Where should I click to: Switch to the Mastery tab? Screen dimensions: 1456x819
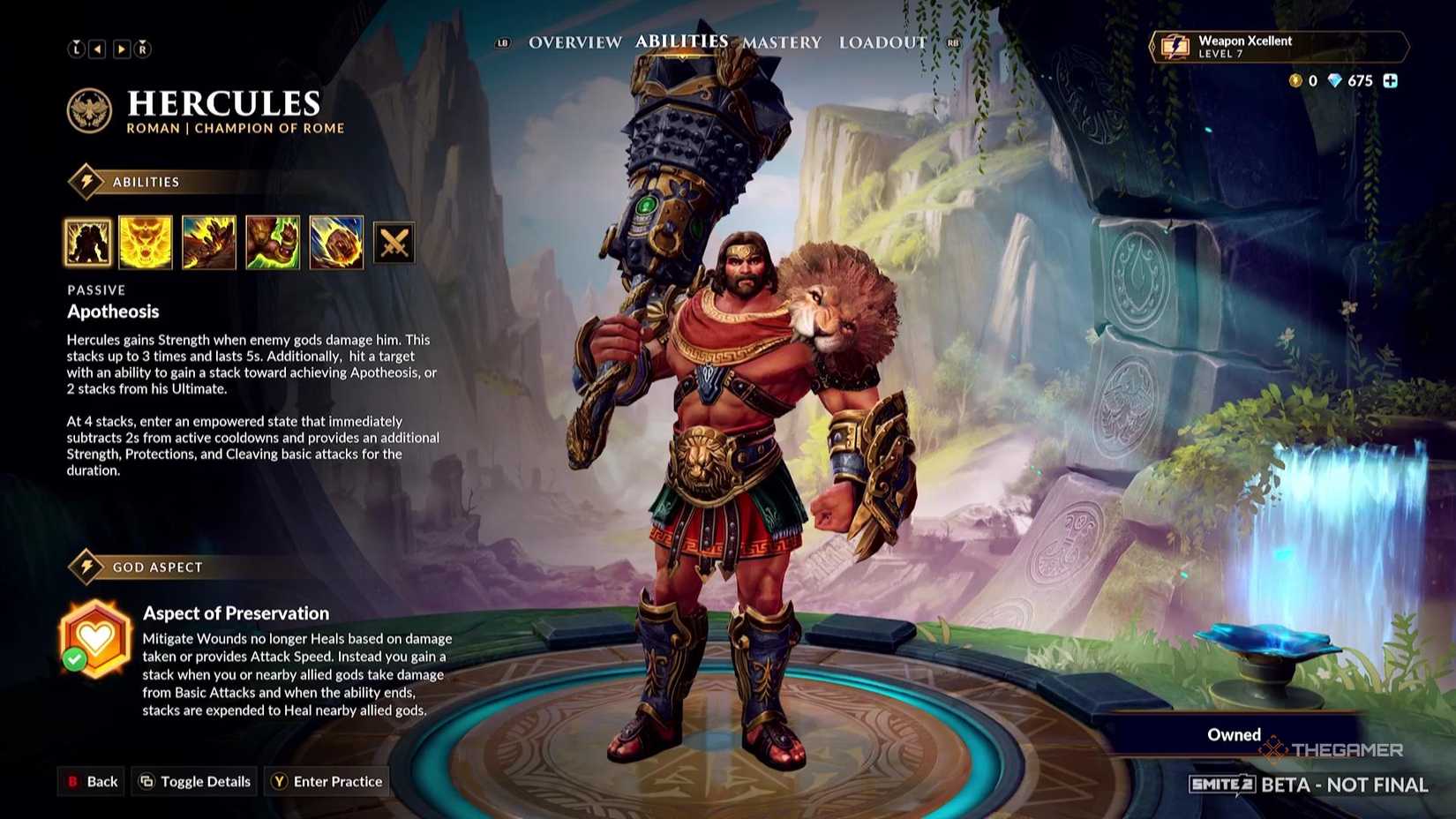[781, 41]
